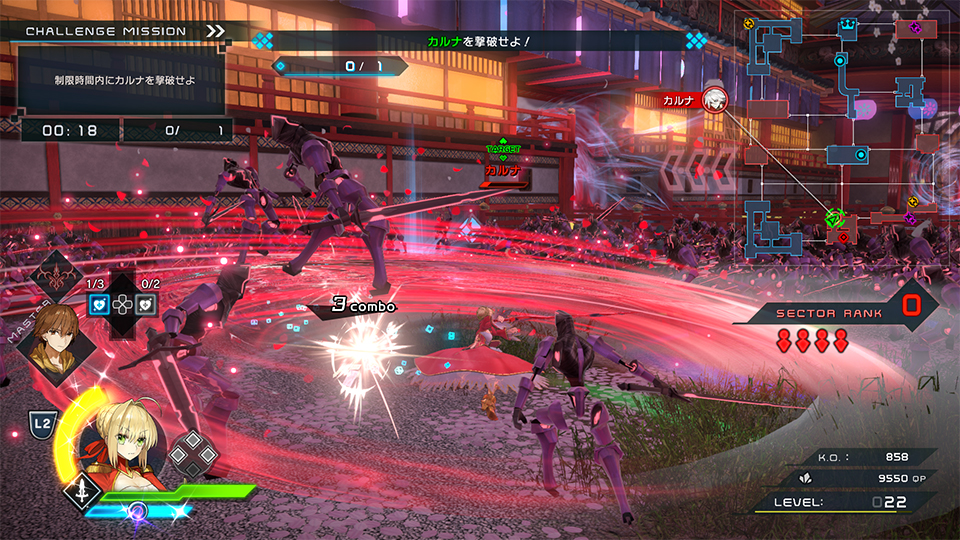Image resolution: width=960 pixels, height=540 pixels.
Task: Click the Karna portrait map marker
Action: coord(714,99)
